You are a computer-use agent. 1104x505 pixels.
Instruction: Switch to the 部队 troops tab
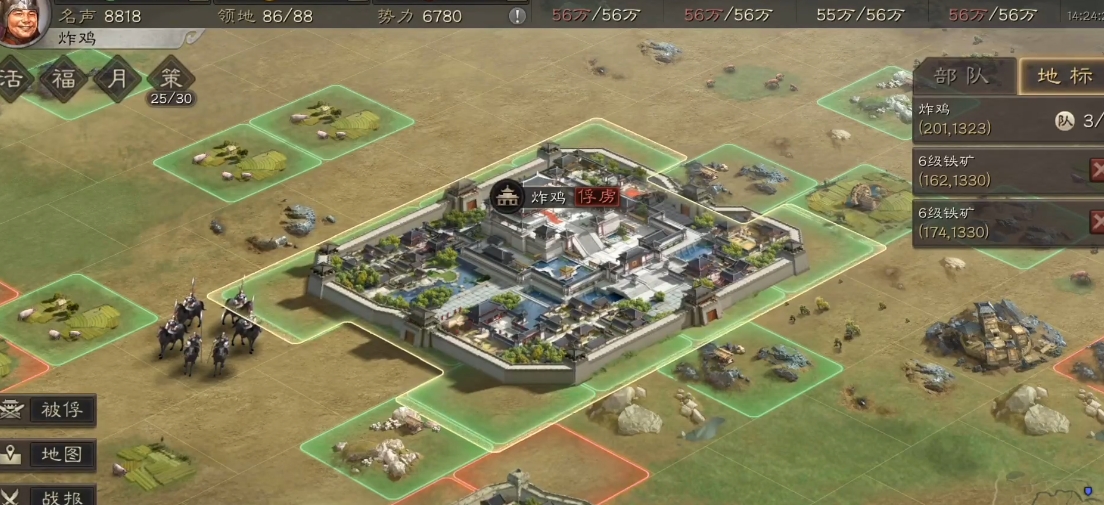(x=961, y=76)
